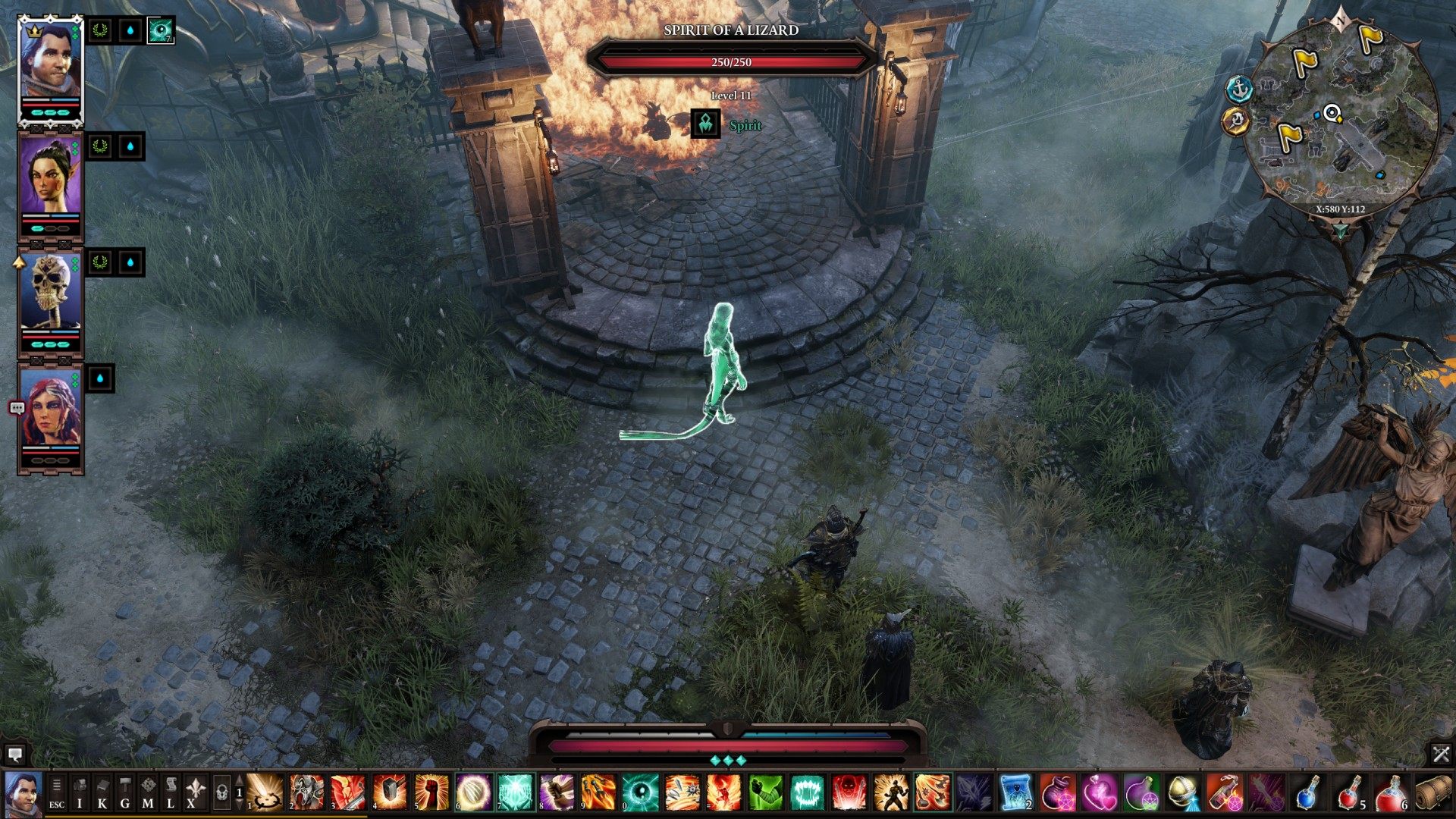Toggle the crossed-swords combat button bottom-right
Viewport: 1456px width, 819px height.
(1441, 754)
